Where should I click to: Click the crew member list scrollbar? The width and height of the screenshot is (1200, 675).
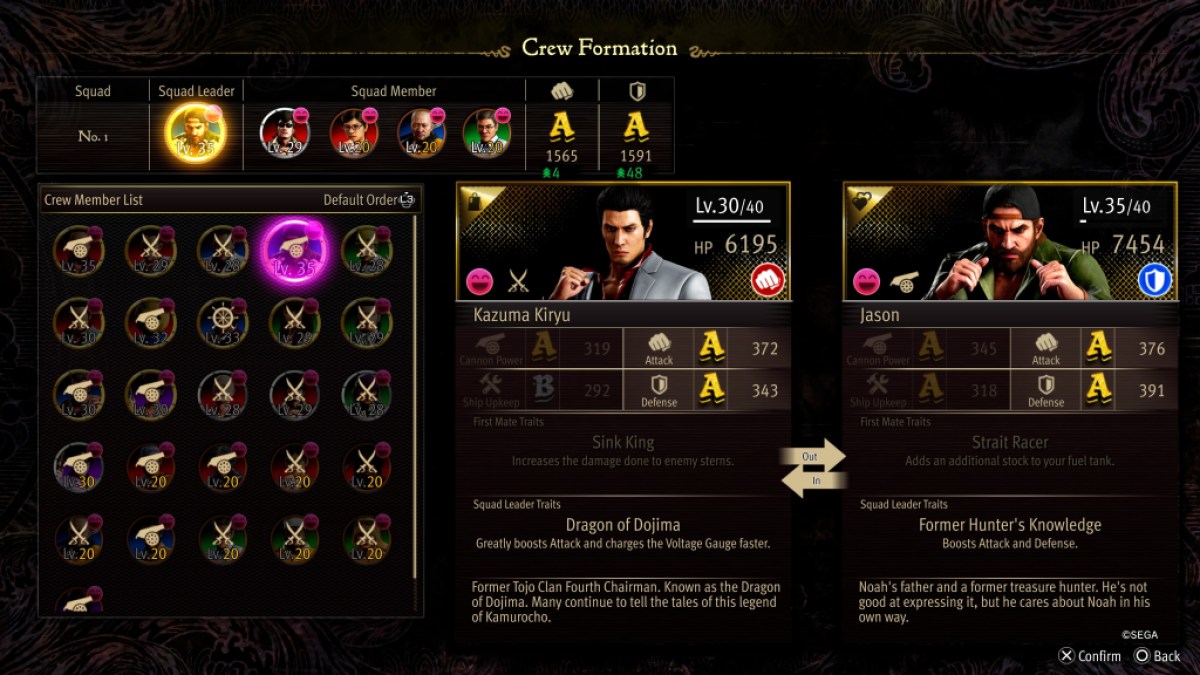pos(415,400)
